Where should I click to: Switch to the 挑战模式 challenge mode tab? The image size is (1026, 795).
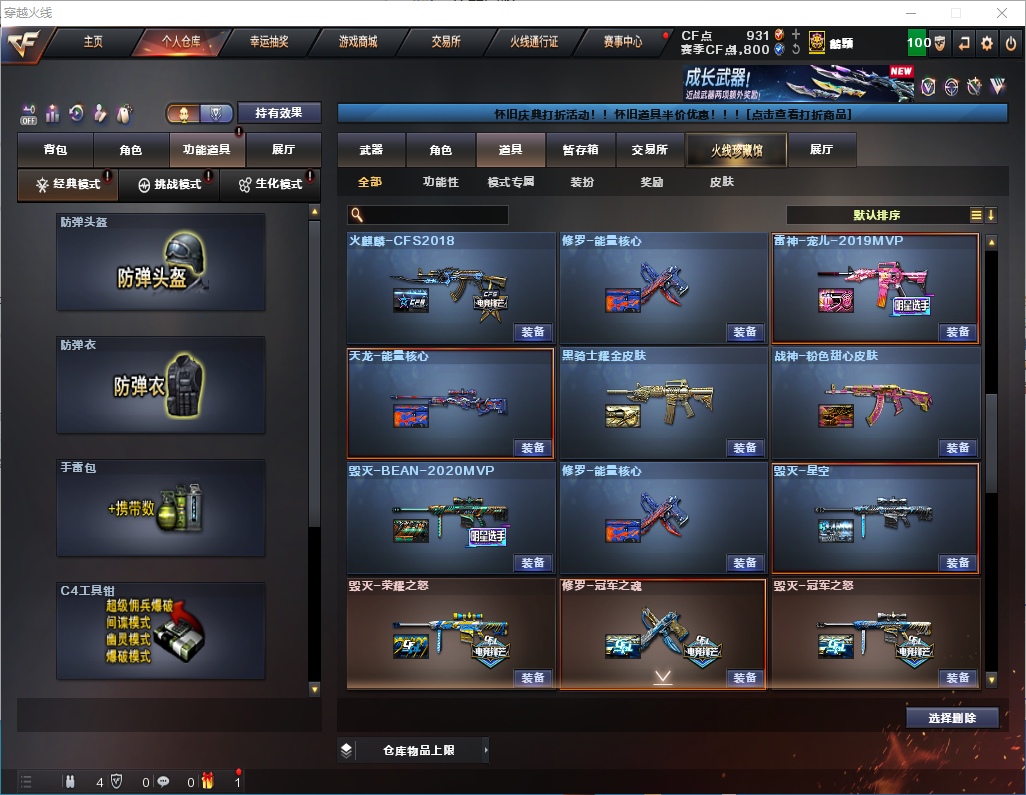[169, 185]
